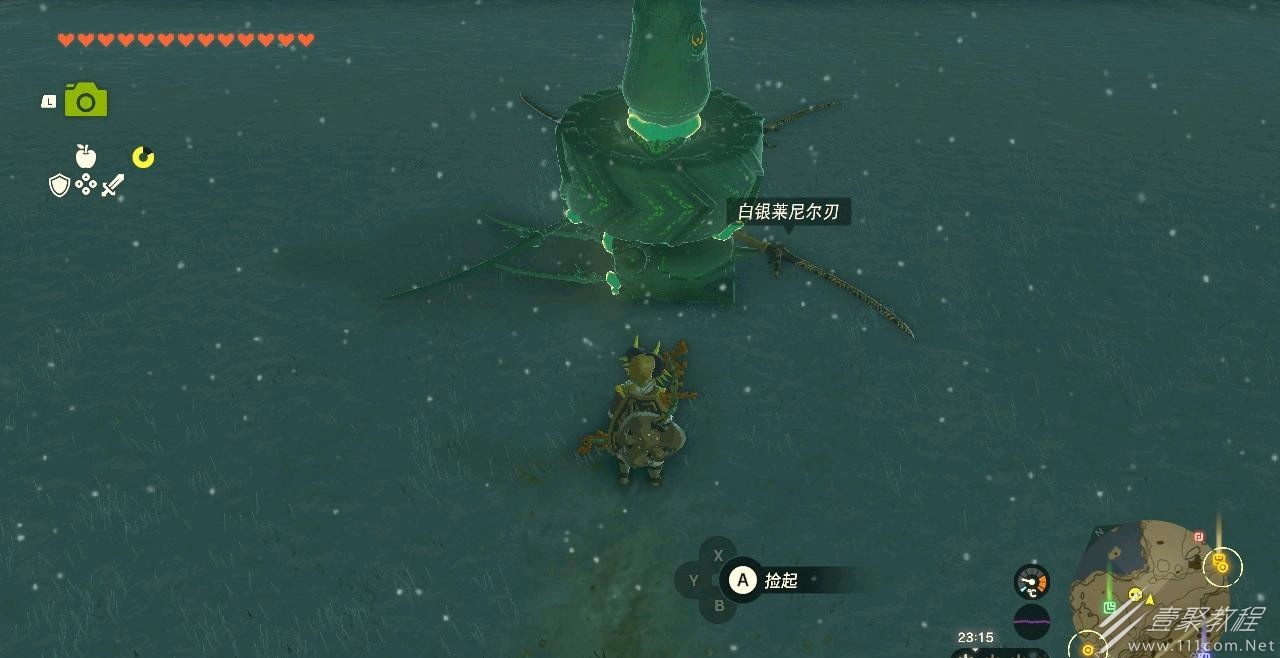Open the circular minimap

pyautogui.click(x=1150, y=590)
